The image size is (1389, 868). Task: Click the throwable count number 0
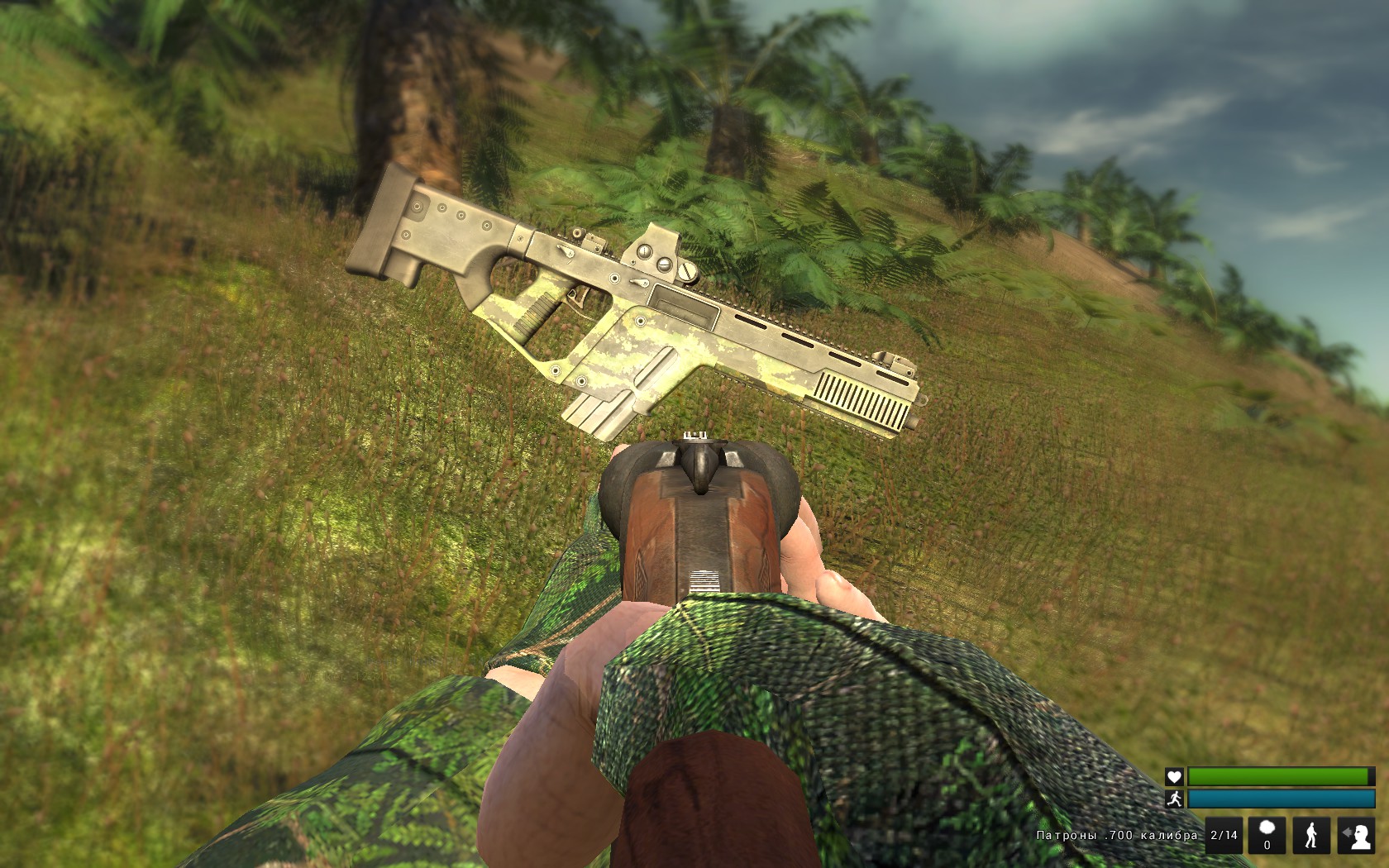click(1267, 846)
